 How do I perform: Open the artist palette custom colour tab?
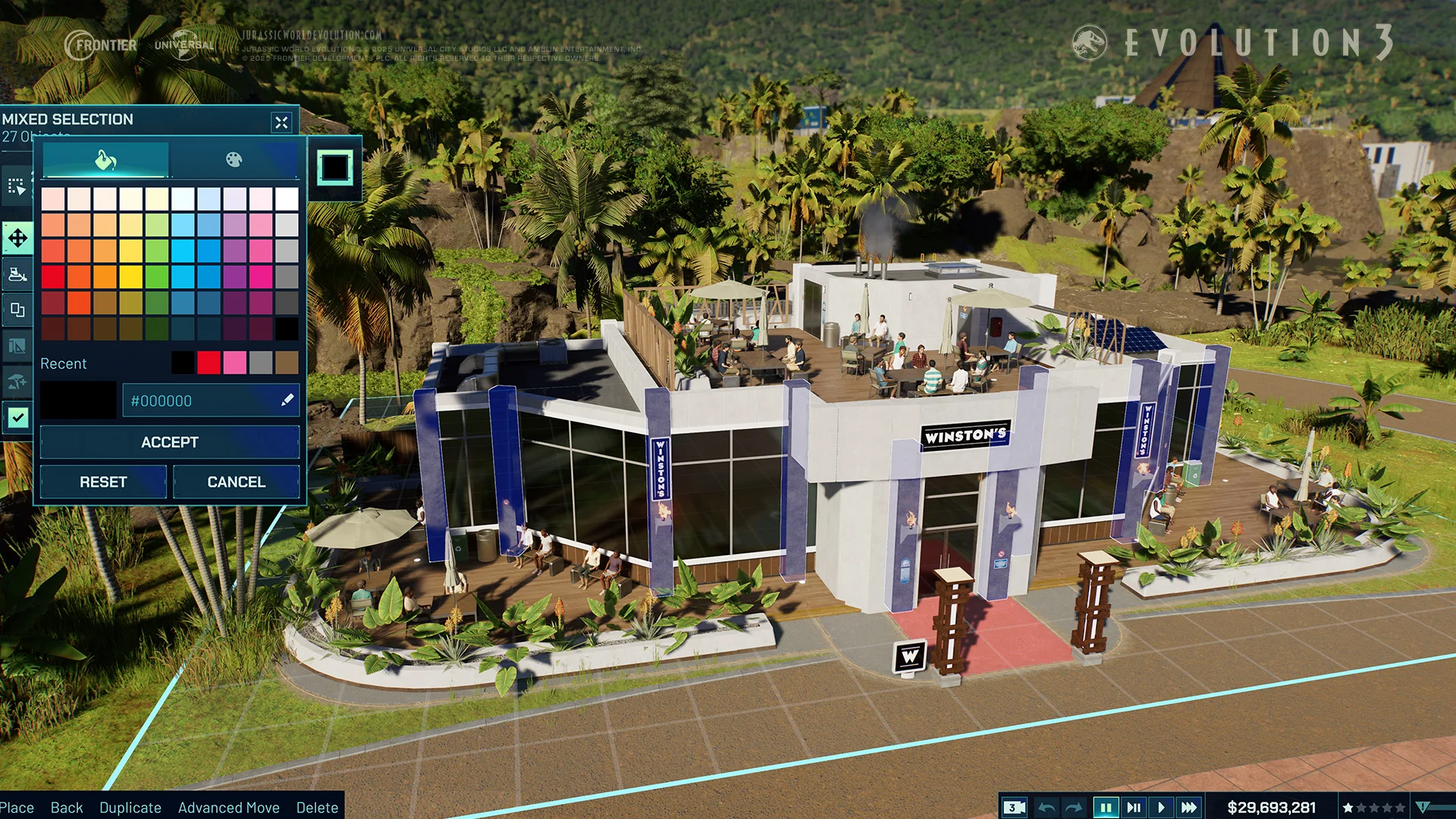[234, 160]
